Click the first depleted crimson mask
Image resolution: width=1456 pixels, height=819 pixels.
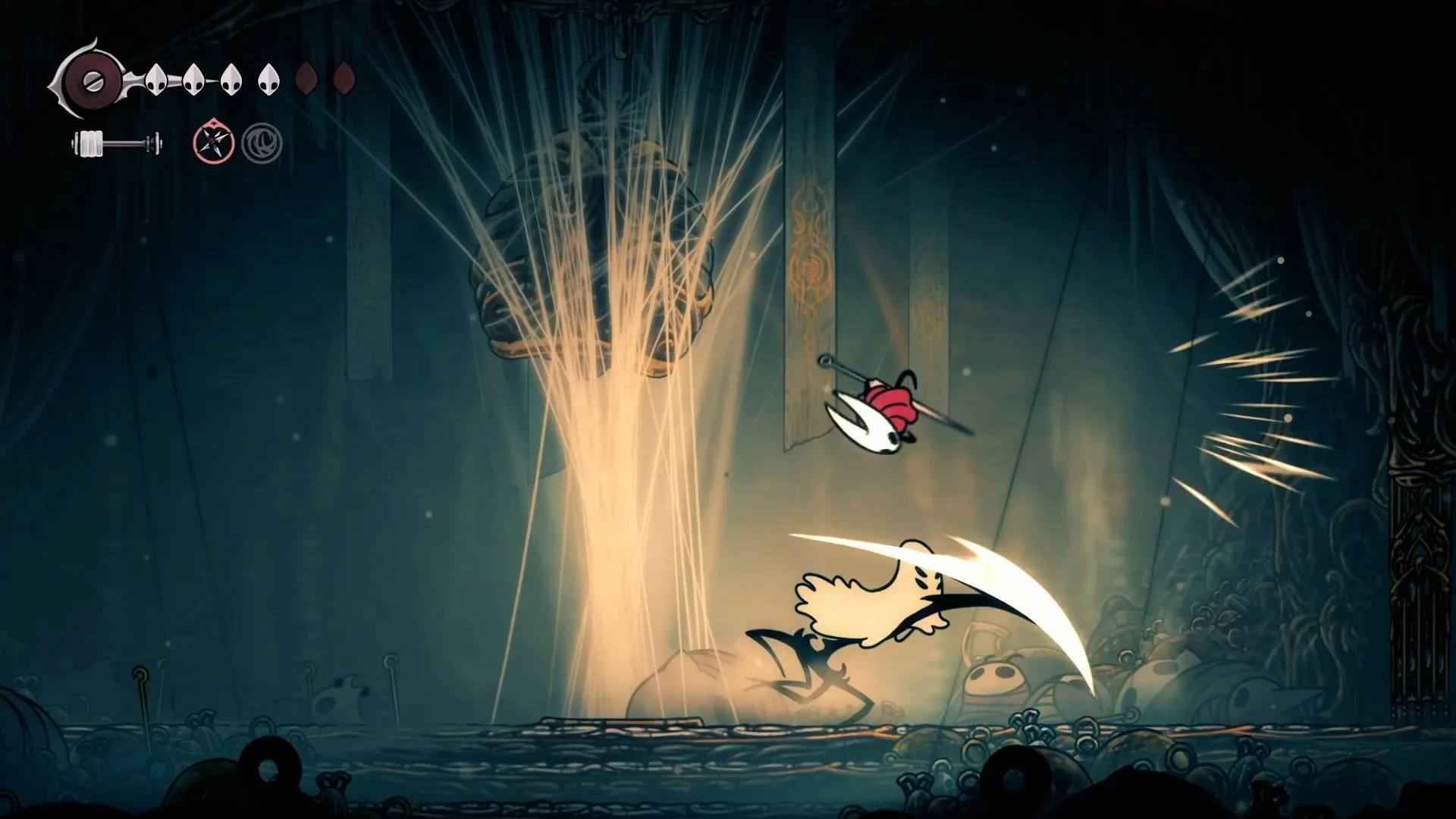click(308, 78)
